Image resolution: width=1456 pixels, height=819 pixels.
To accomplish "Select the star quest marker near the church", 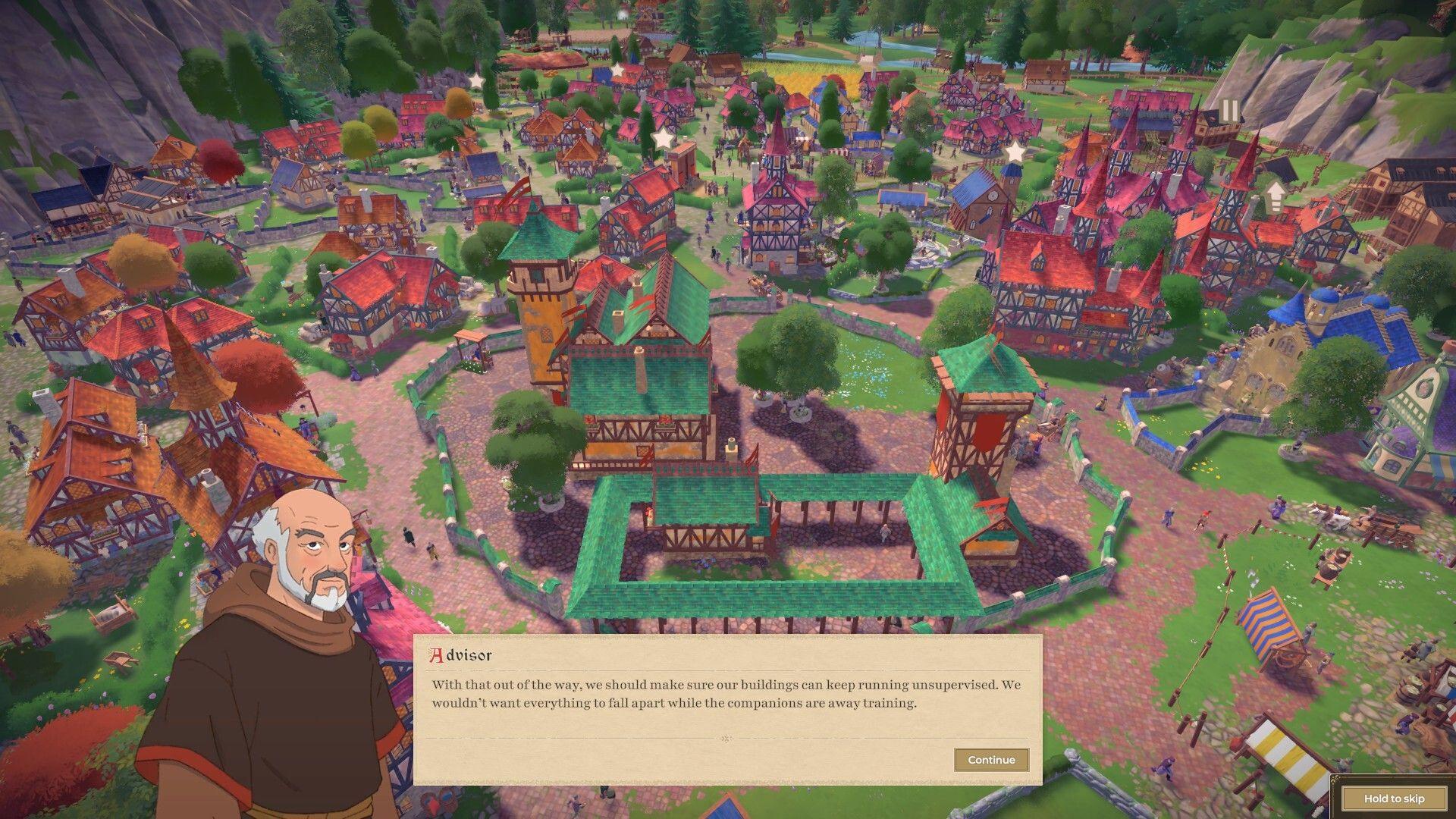I will [1016, 152].
